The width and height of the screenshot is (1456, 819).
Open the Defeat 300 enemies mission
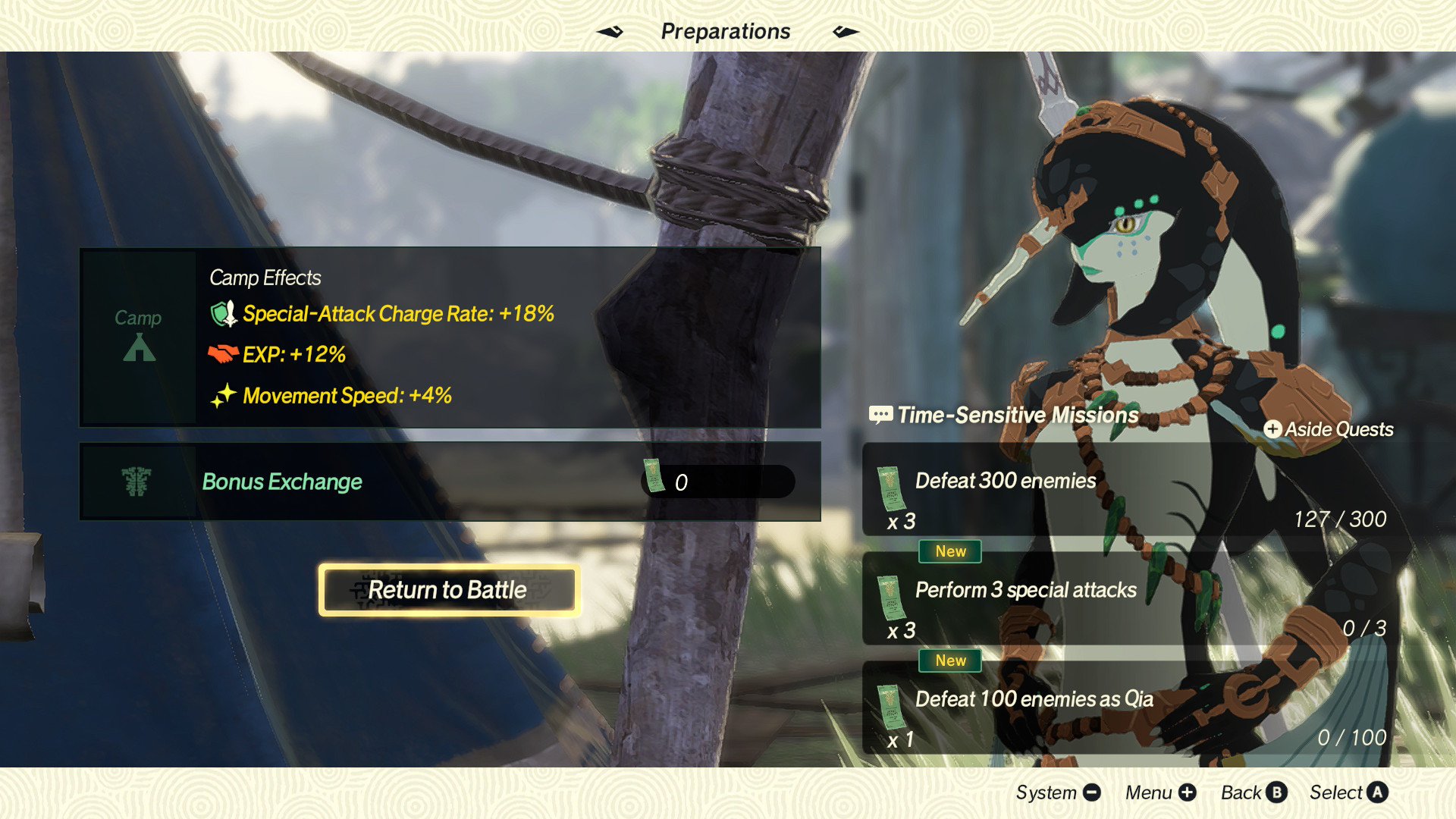[1136, 491]
